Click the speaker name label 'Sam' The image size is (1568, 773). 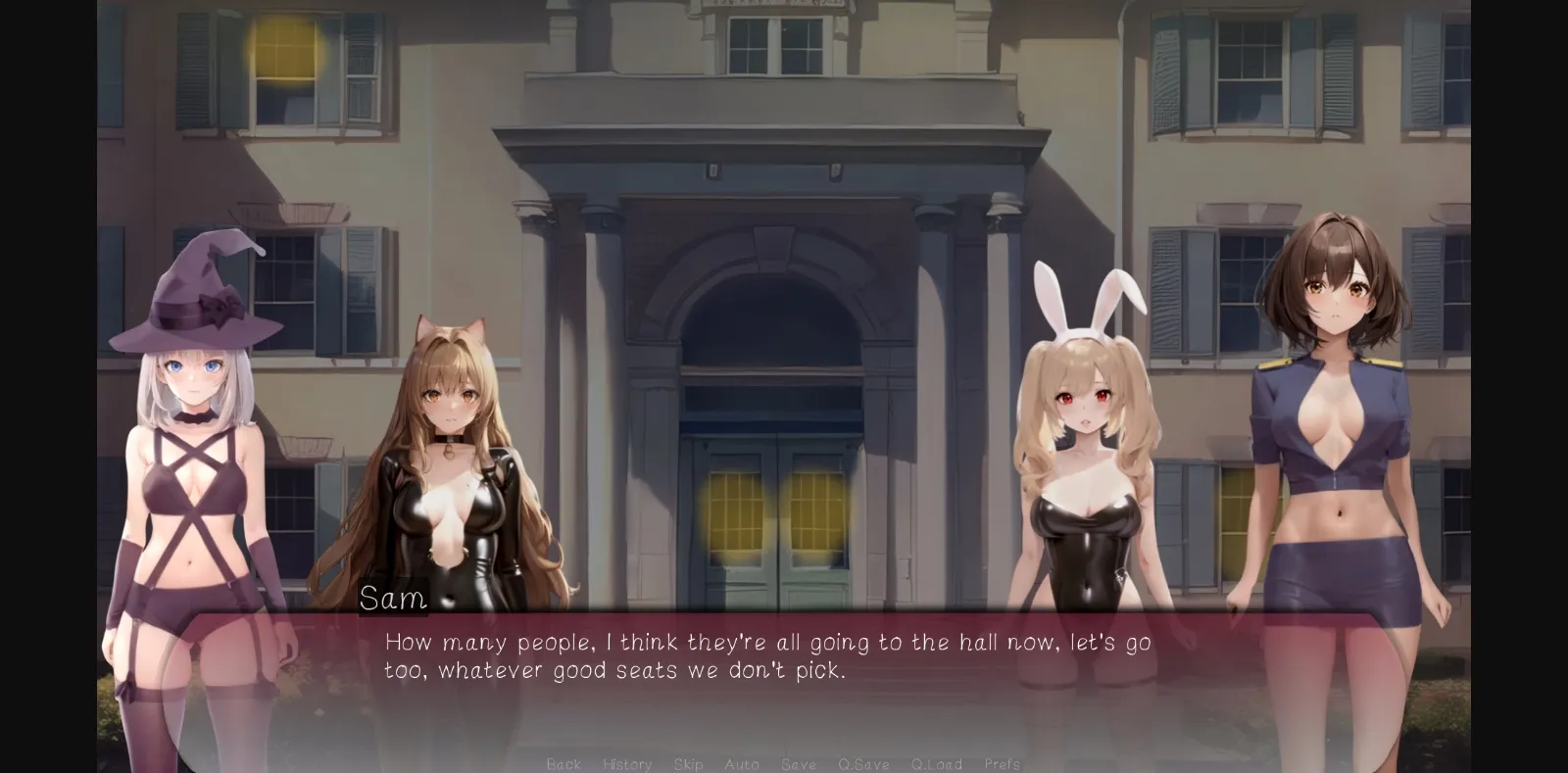pos(393,599)
